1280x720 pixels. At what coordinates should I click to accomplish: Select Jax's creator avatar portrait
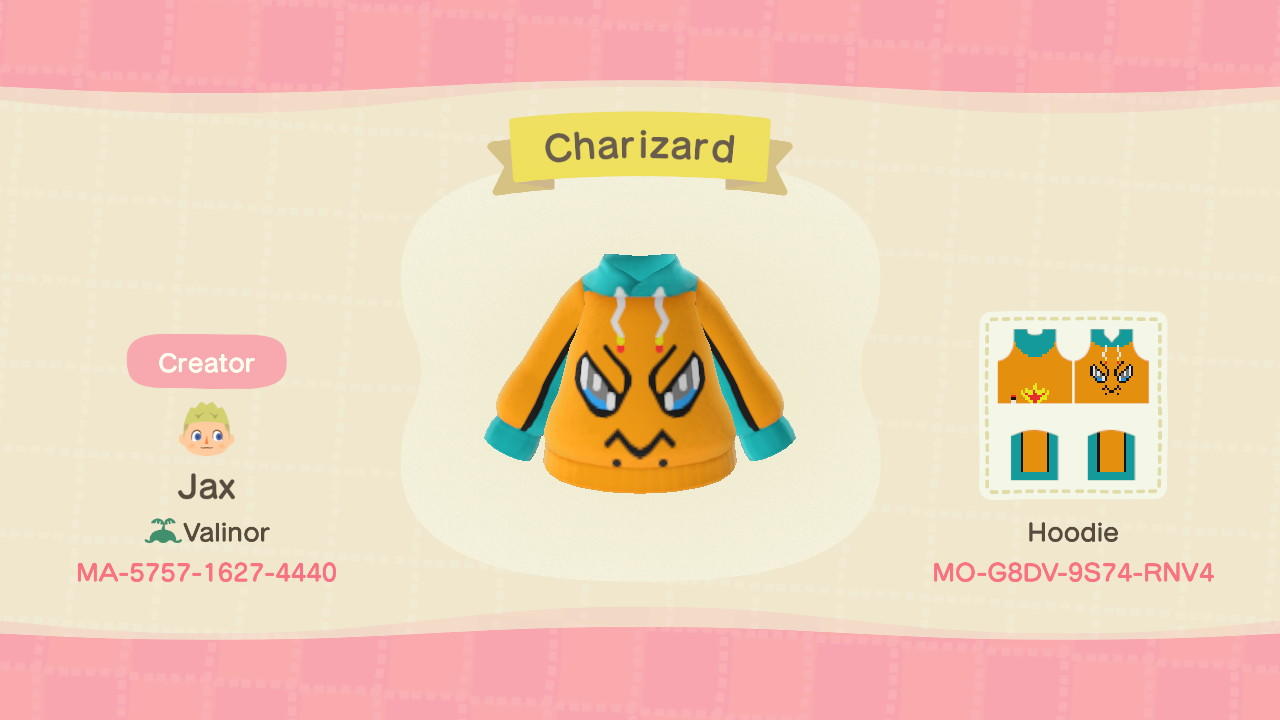tap(206, 426)
